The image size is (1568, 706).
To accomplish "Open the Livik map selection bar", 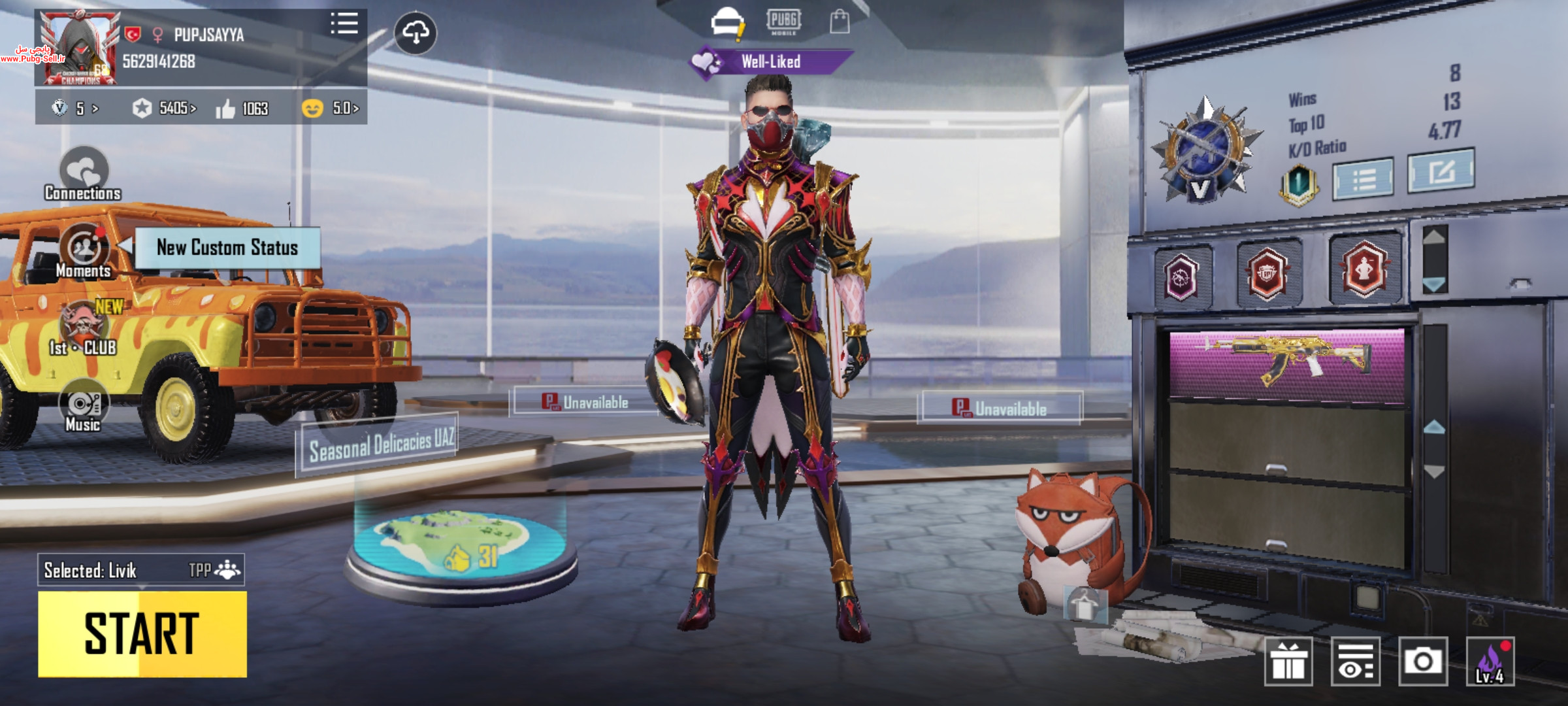I will pos(140,570).
